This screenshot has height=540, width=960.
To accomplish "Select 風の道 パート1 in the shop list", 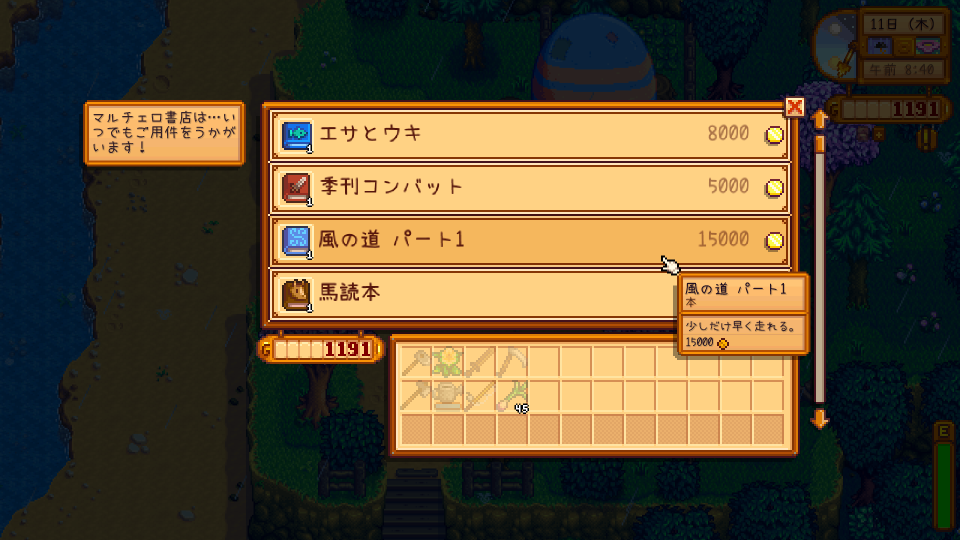I will (528, 240).
